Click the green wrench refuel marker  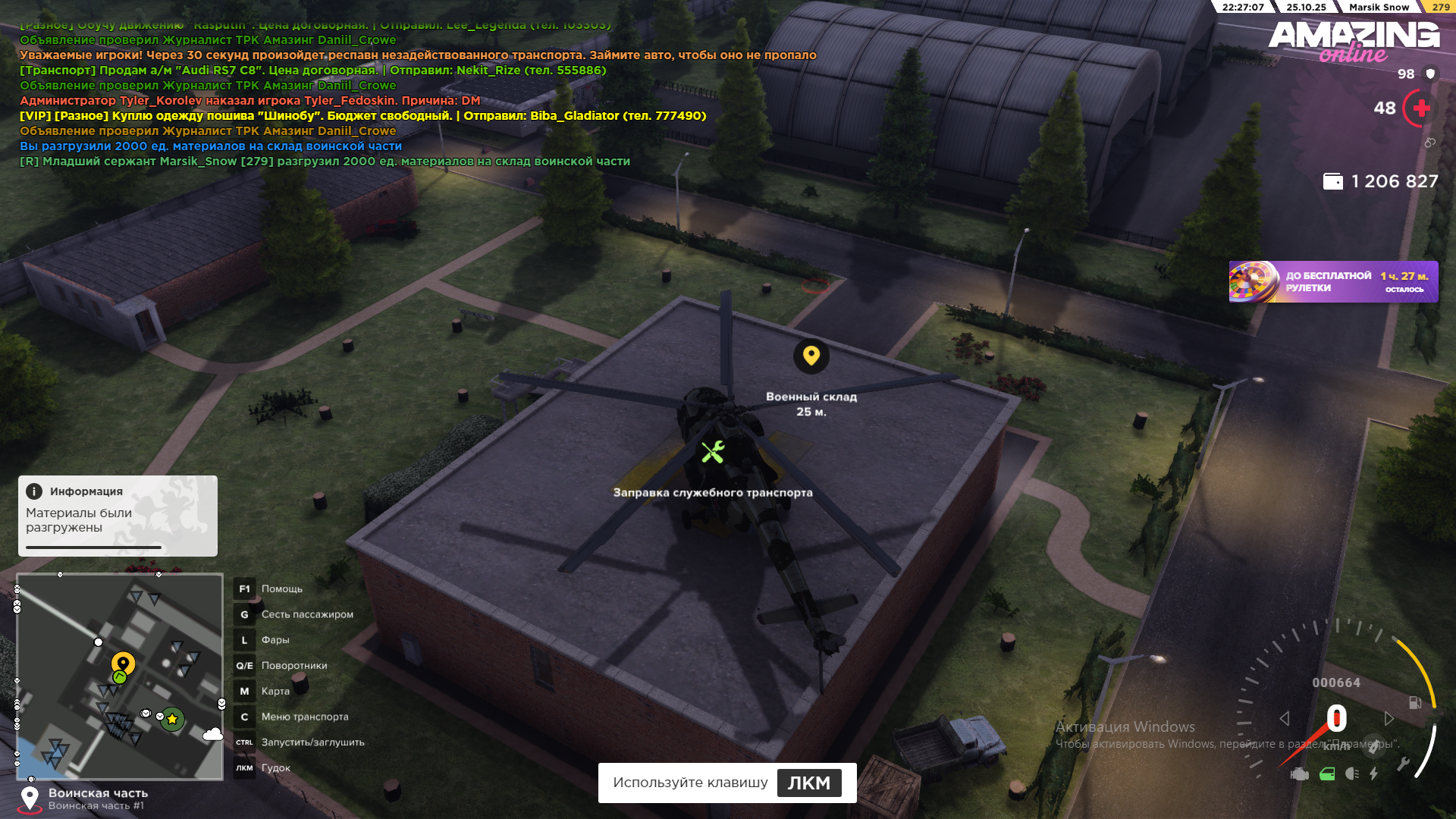[x=712, y=453]
